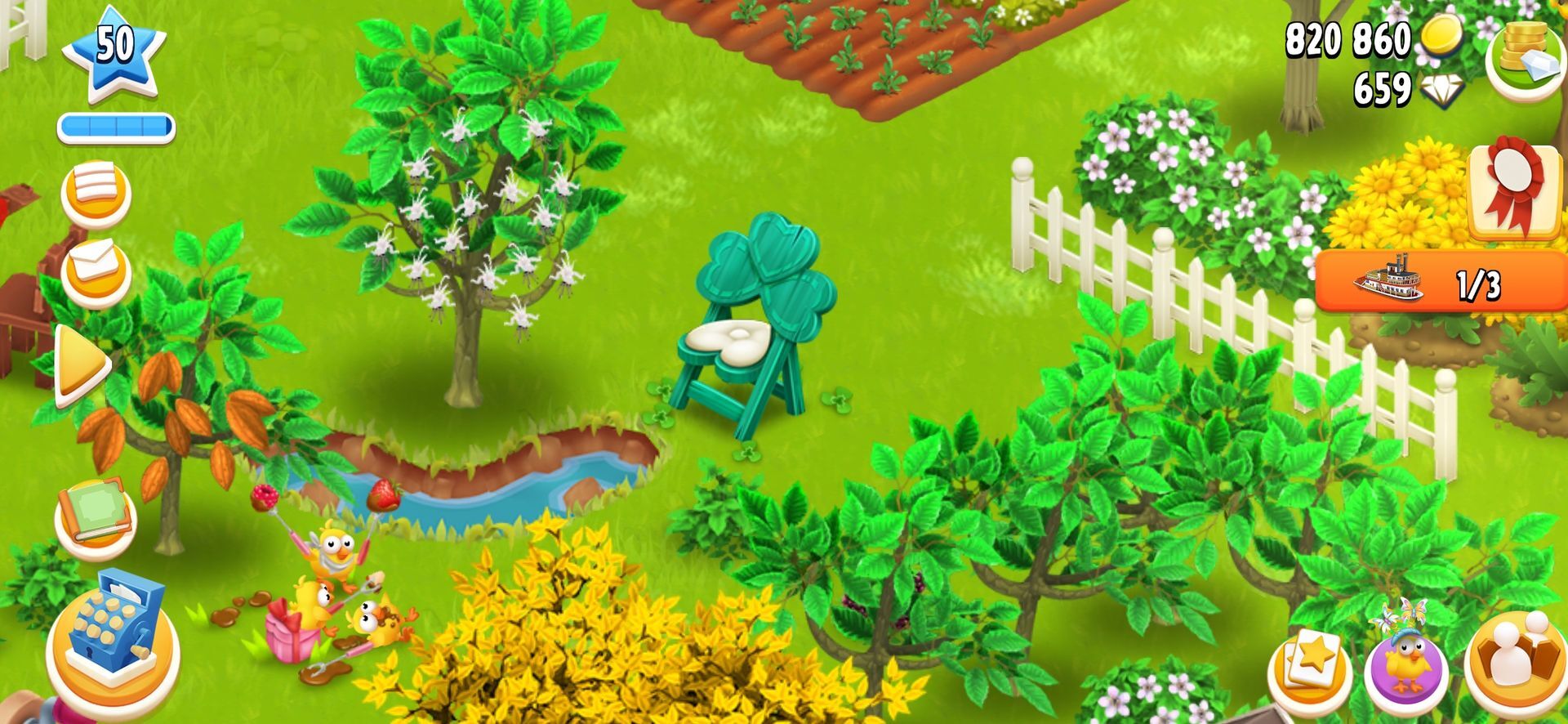This screenshot has height=724, width=1568.
Task: Open the green book catalog
Action: point(96,513)
